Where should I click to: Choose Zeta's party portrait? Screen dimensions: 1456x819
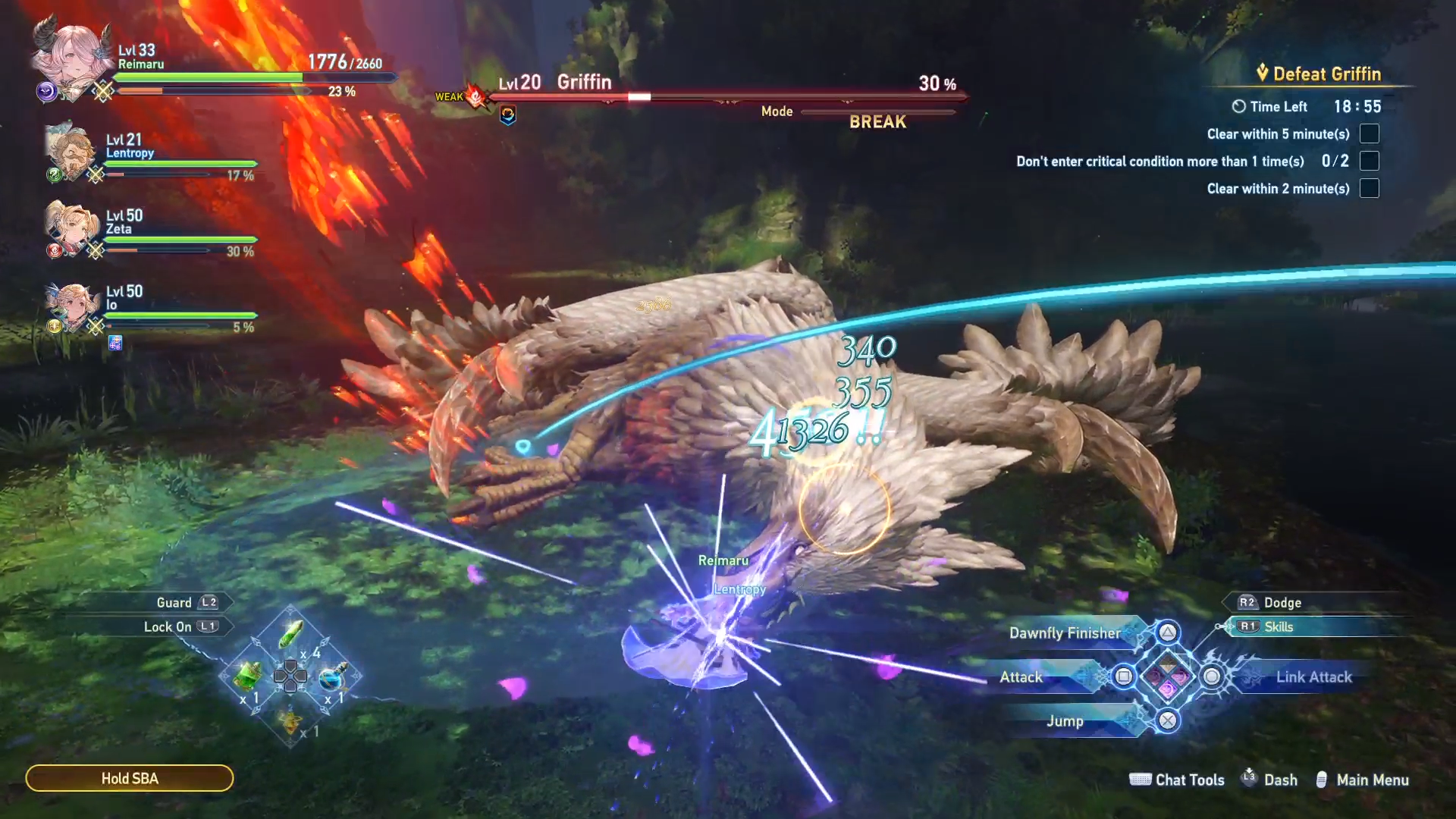pyautogui.click(x=70, y=227)
